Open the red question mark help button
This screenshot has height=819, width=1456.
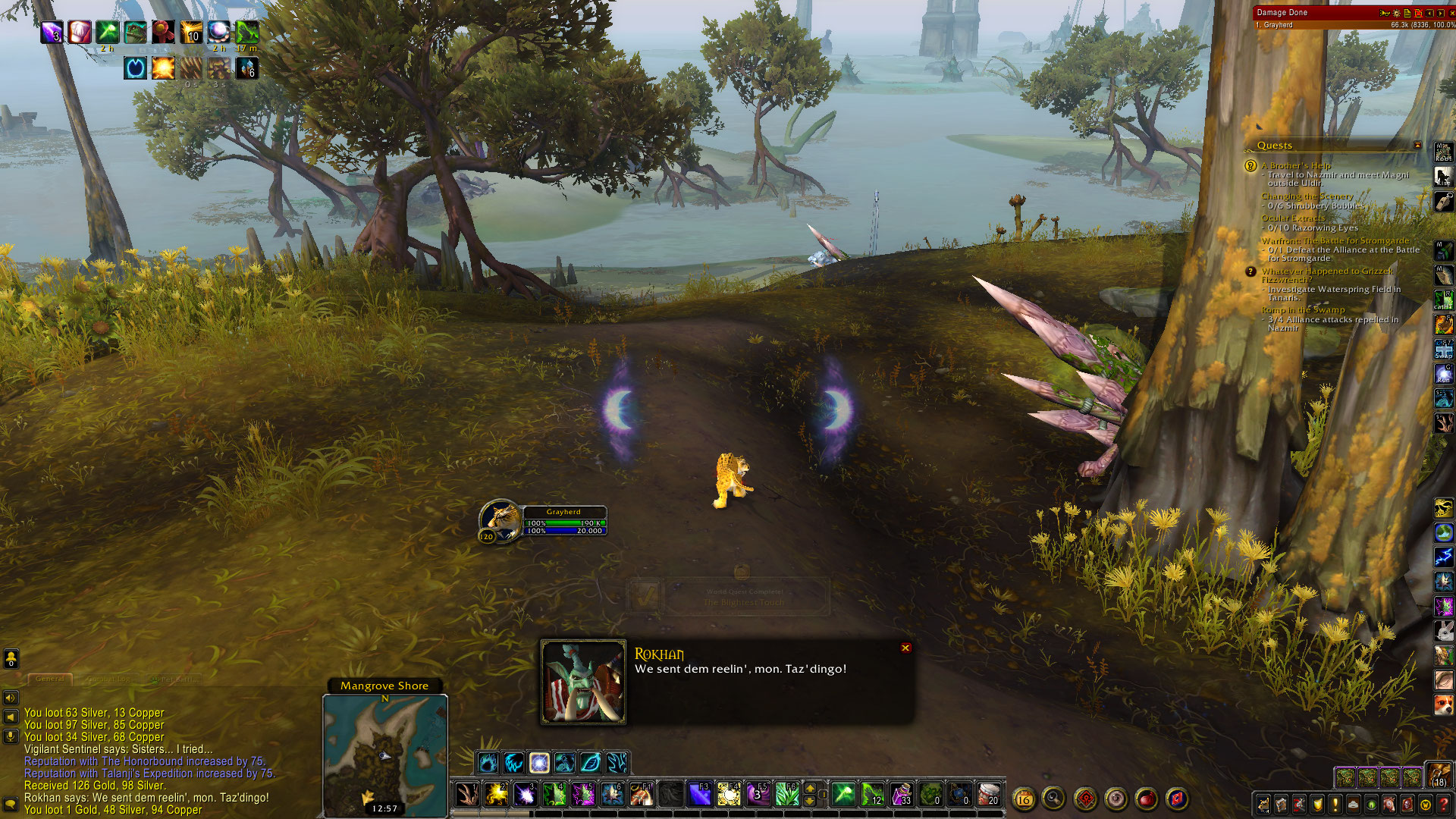coord(1445,804)
